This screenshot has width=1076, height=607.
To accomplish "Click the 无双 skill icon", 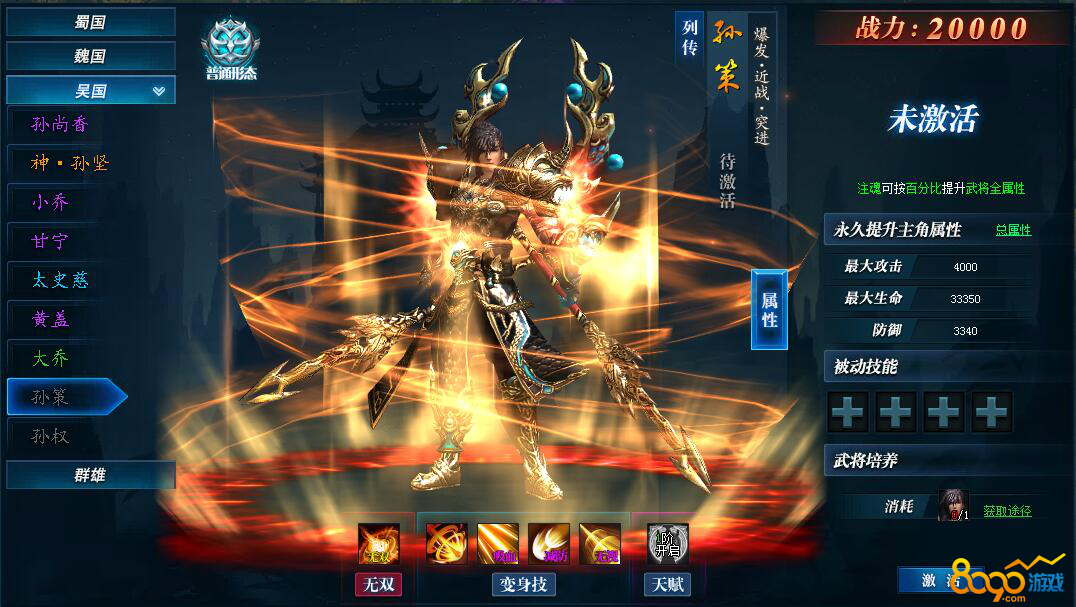I will click(378, 544).
